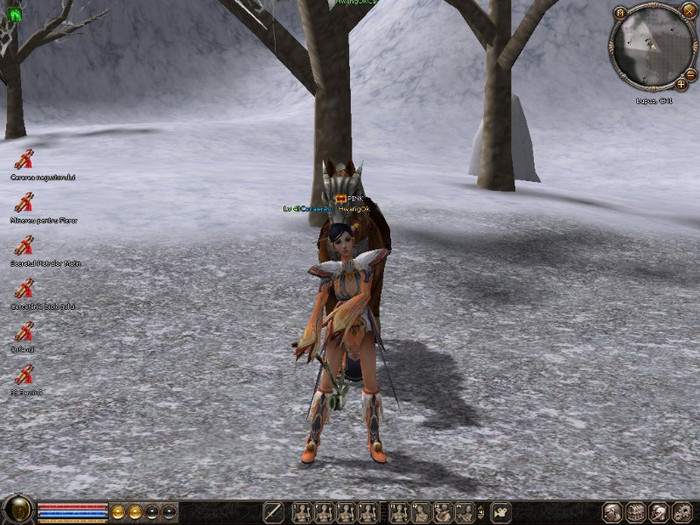Open the character window from the taskbar
Screen dimensions: 700x525
click(612, 513)
